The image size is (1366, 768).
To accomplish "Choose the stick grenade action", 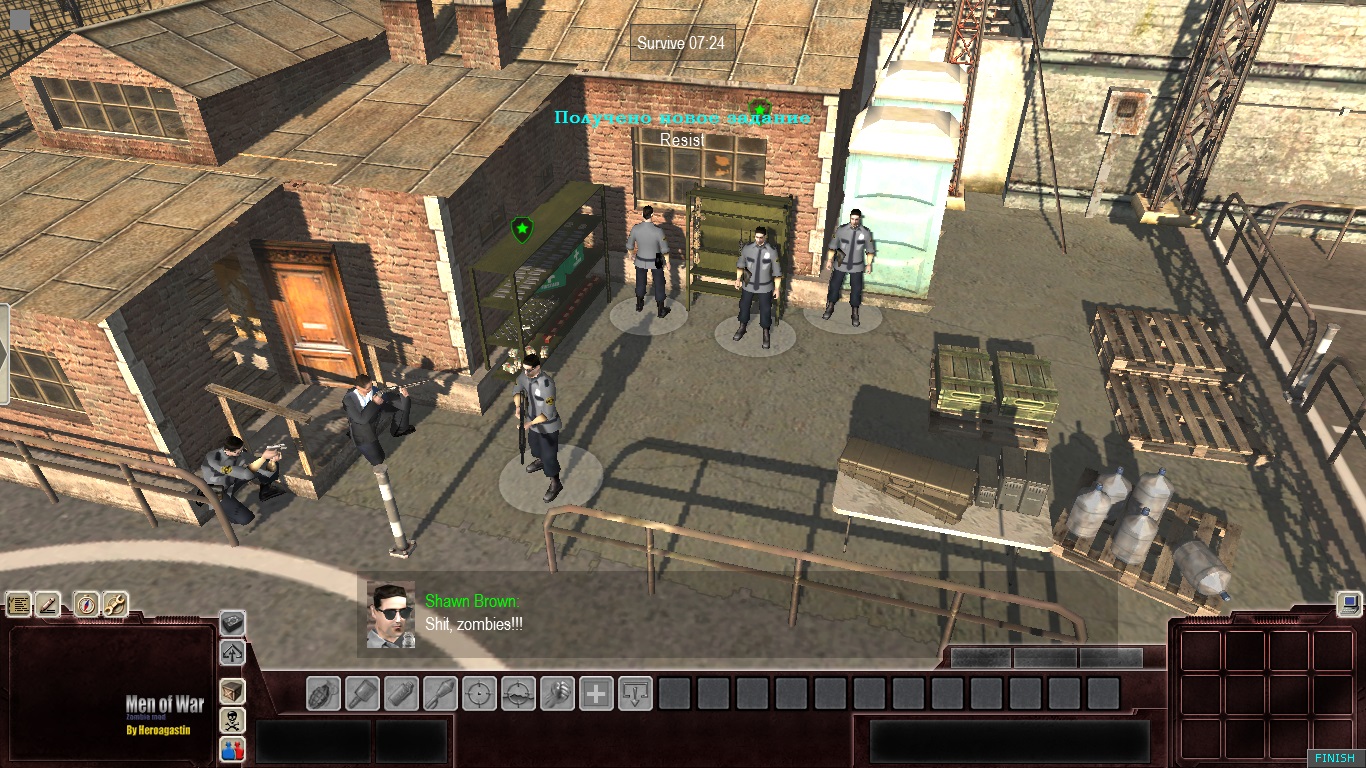I will [x=362, y=693].
